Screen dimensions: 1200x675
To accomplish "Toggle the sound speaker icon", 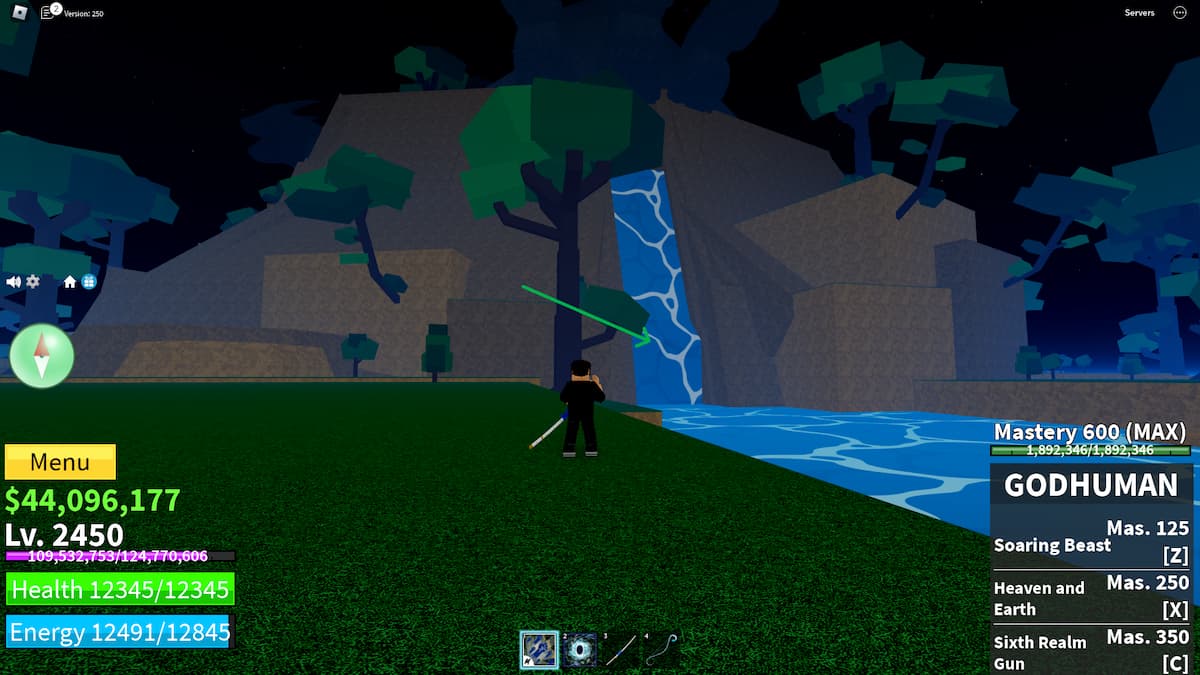I will [x=14, y=282].
